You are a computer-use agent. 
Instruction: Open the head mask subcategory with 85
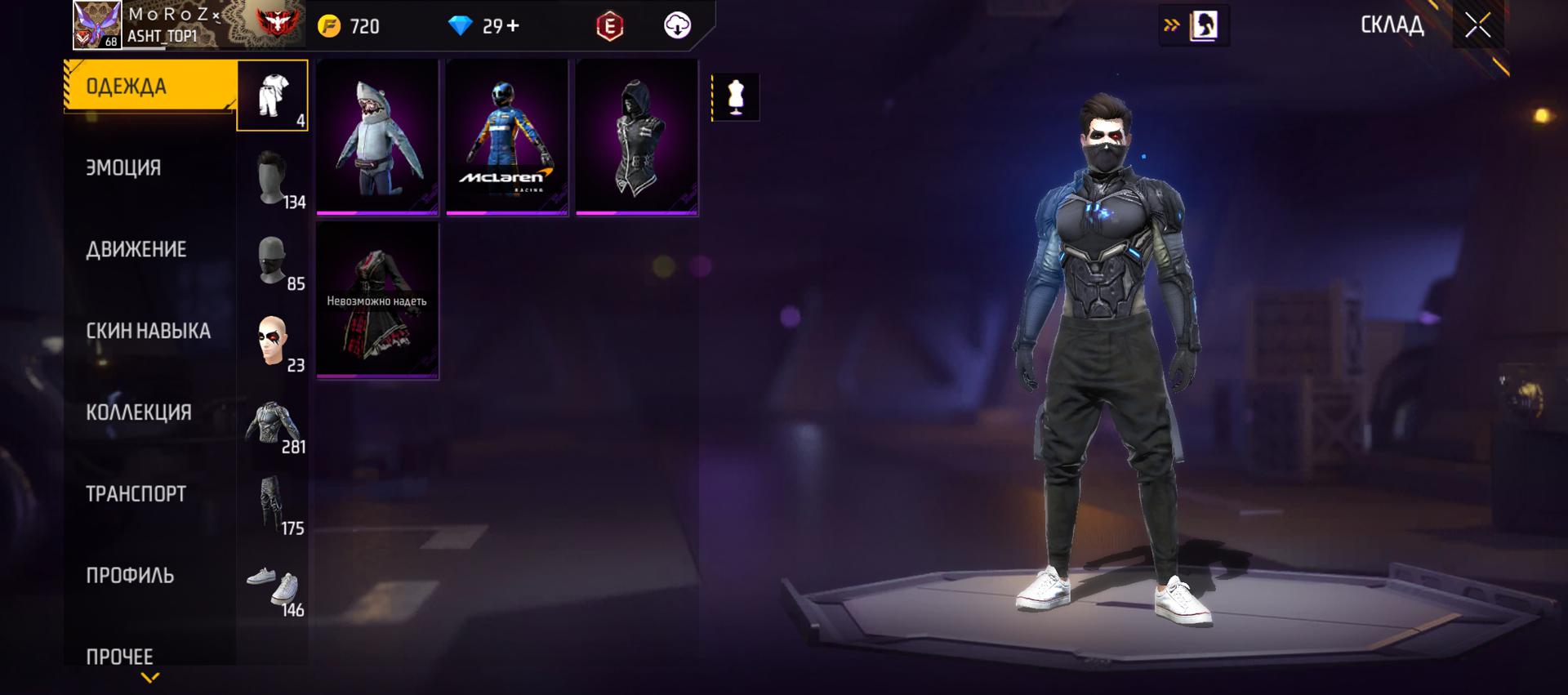[273, 261]
